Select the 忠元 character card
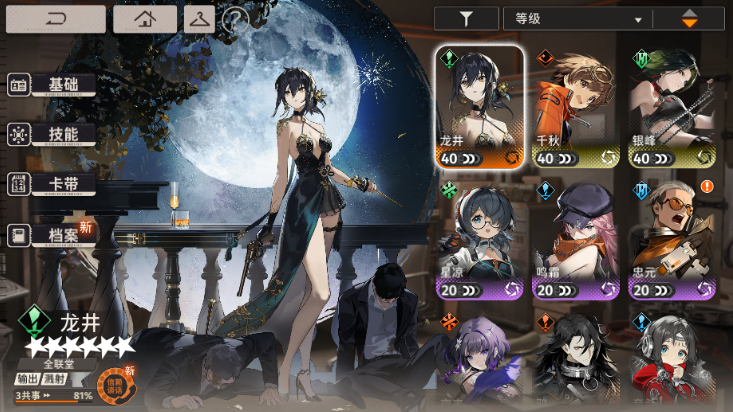The height and width of the screenshot is (412, 733). pyautogui.click(x=672, y=242)
